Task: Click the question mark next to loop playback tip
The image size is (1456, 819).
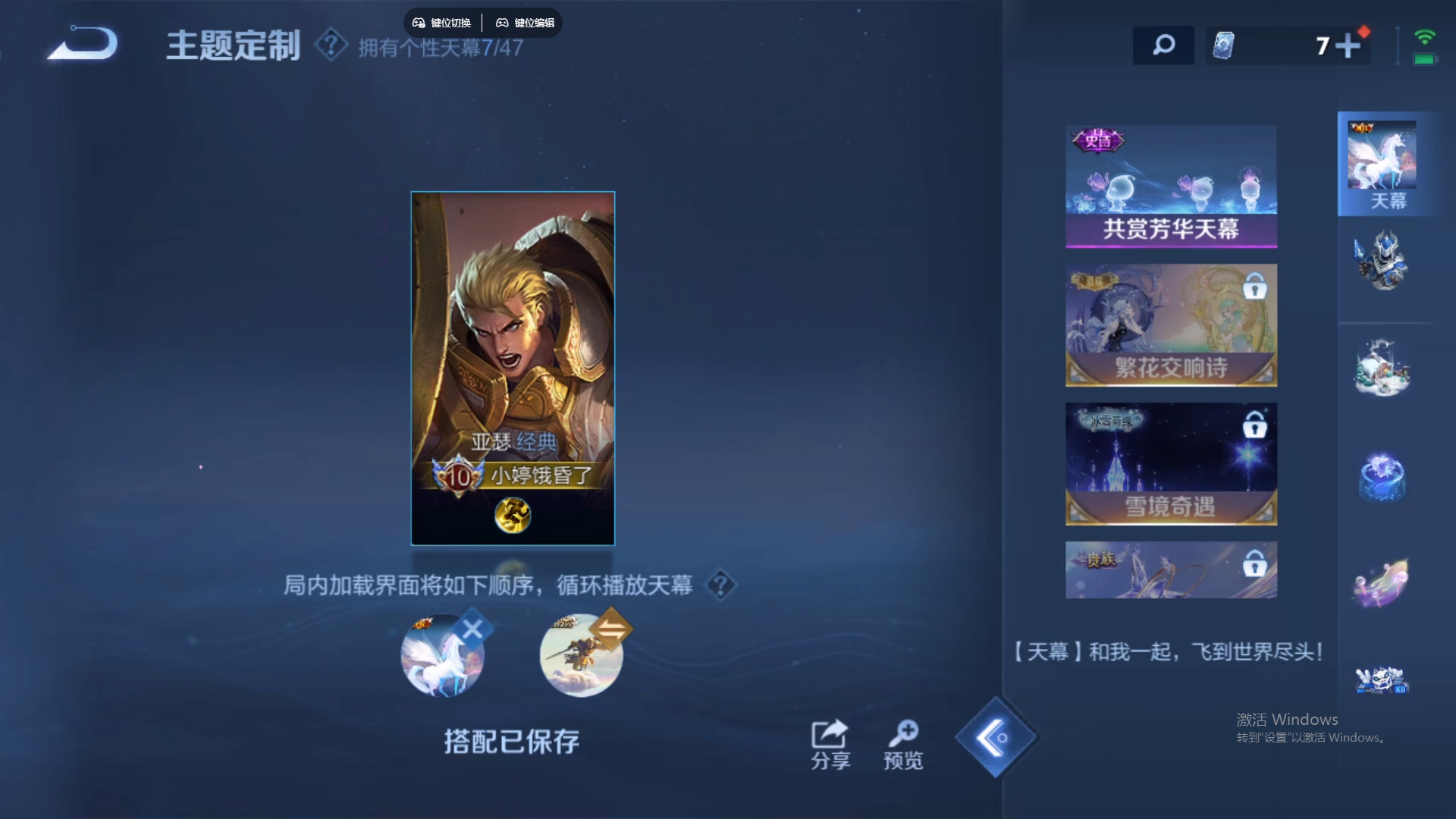Action: 720,586
